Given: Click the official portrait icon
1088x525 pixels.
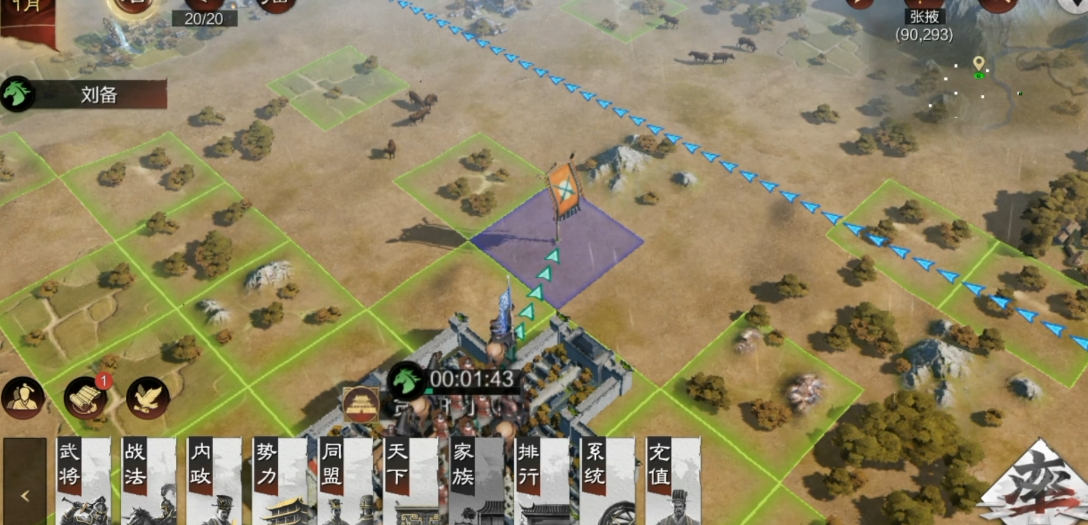Looking at the screenshot, I should (22, 398).
